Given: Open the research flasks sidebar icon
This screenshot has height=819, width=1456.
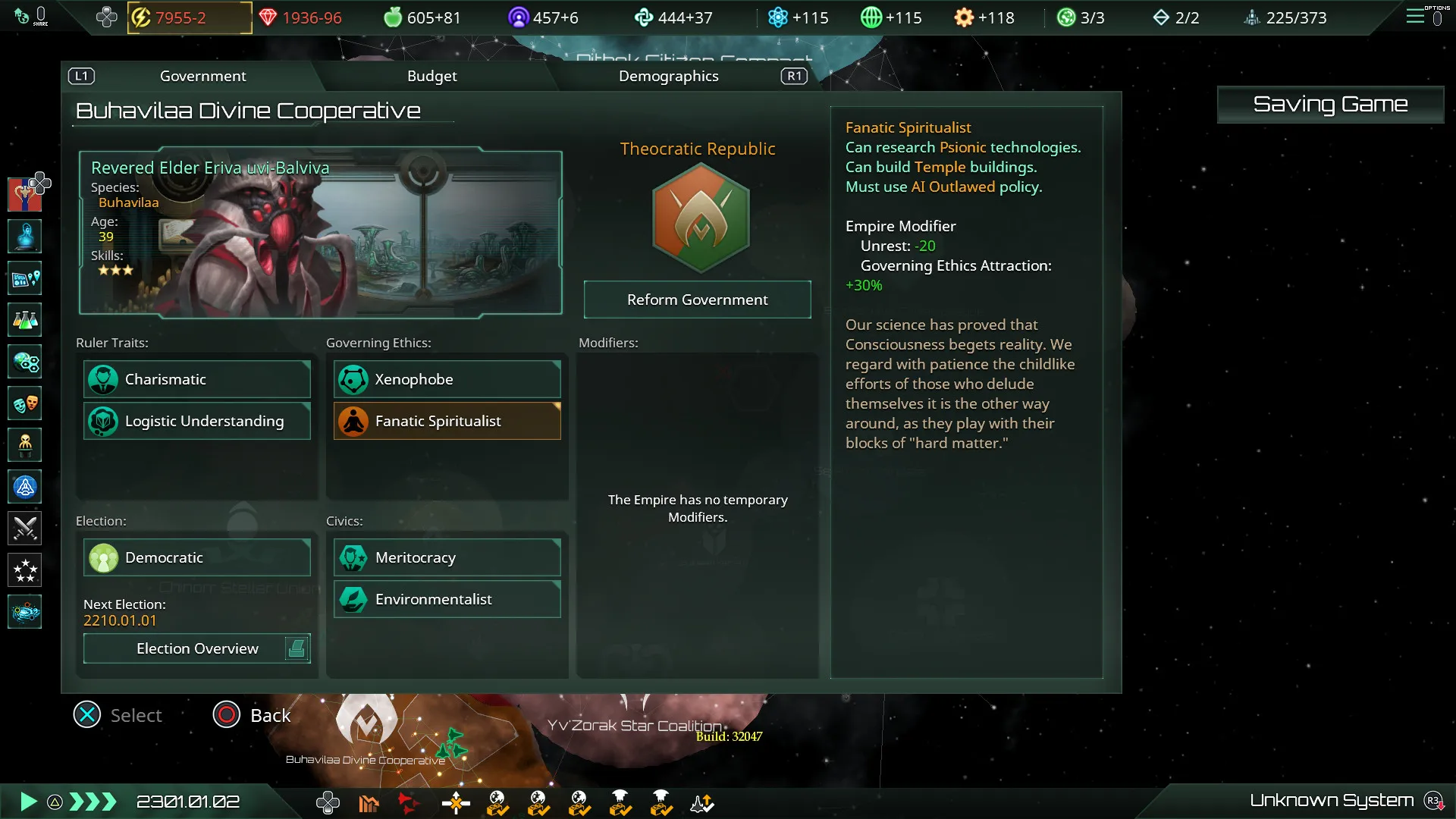Looking at the screenshot, I should tap(25, 320).
